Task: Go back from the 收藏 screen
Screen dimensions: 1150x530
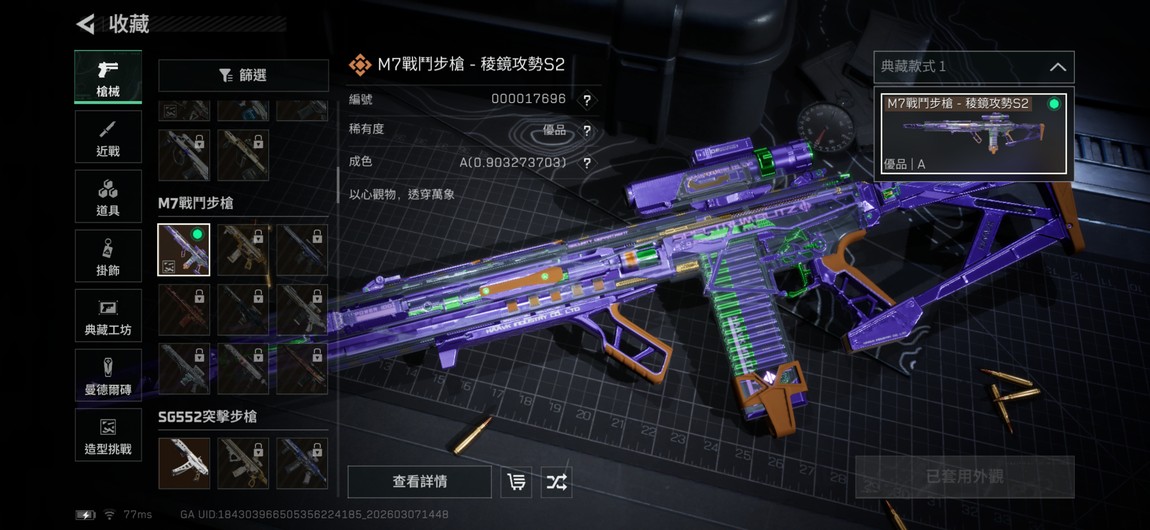Action: coord(87,23)
